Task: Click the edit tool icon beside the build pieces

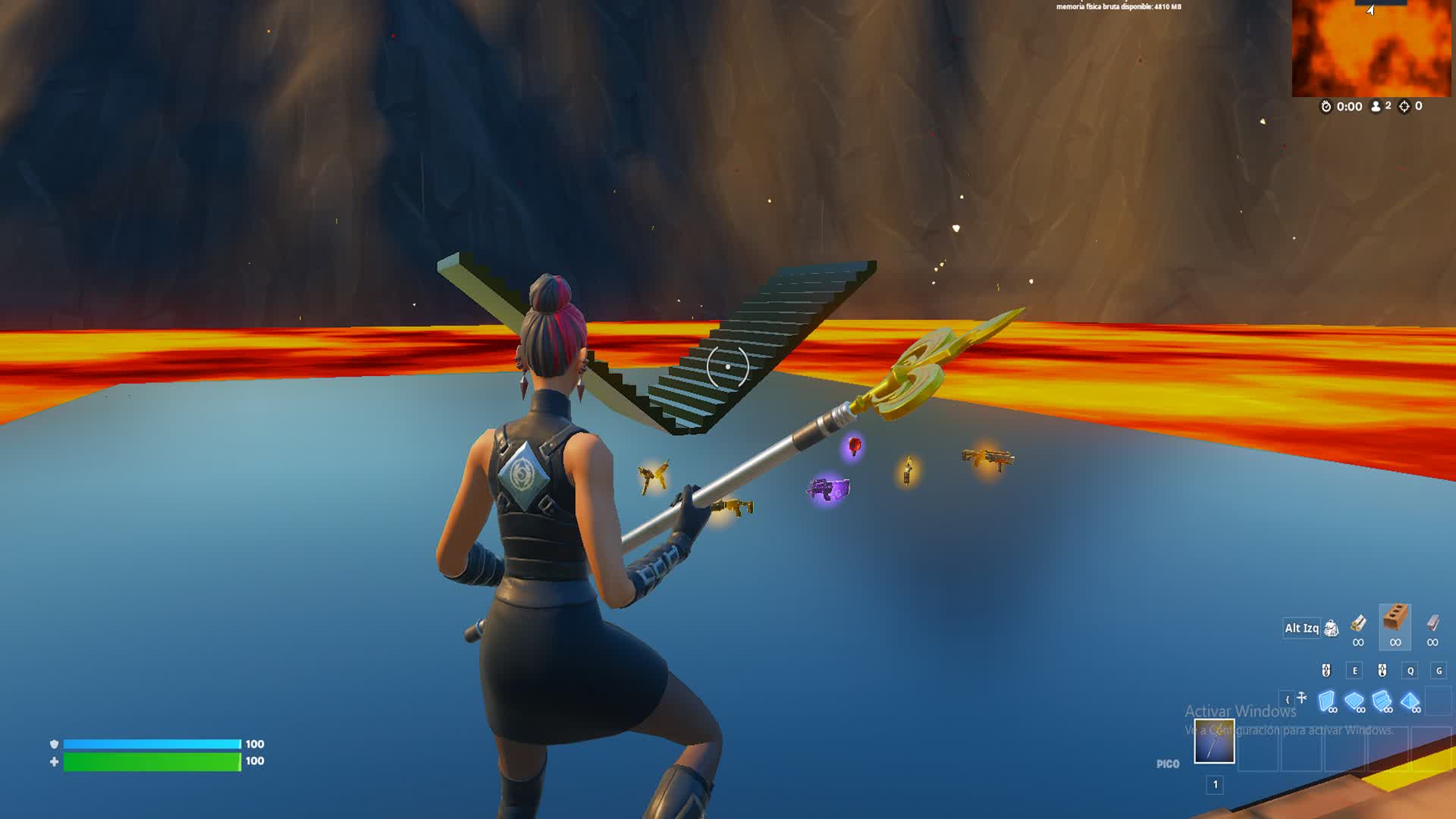Action: point(1301,697)
